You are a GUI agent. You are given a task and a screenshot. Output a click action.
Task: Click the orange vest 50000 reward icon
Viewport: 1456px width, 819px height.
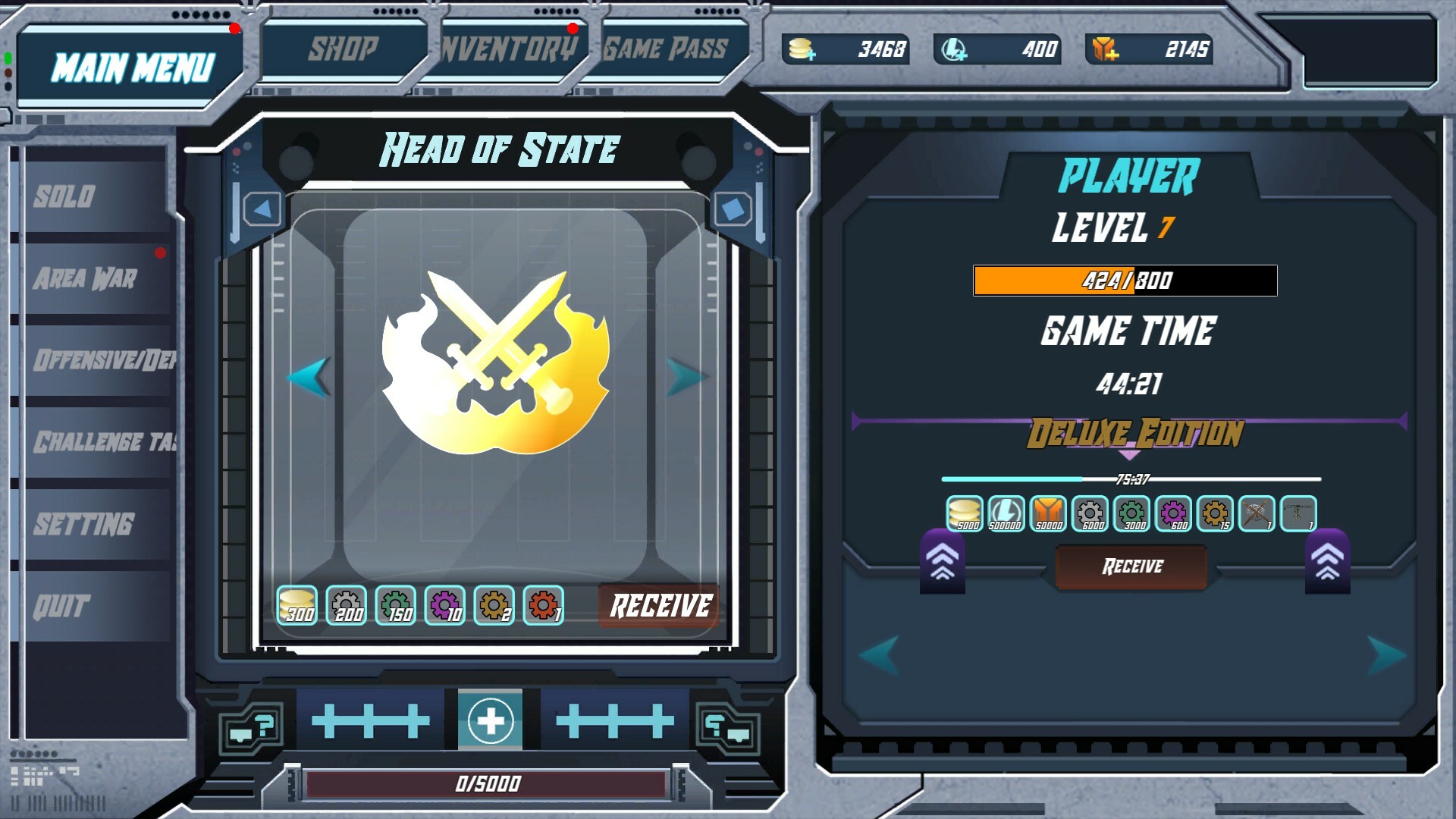[x=1046, y=513]
